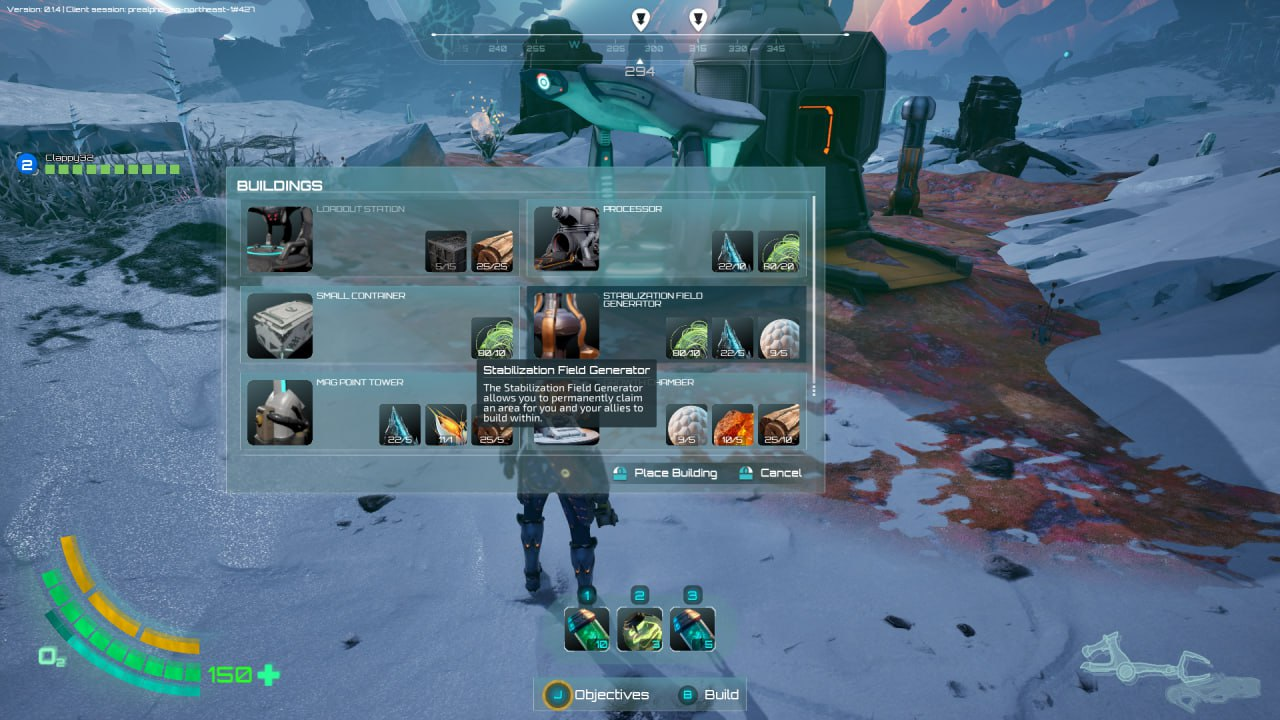Pick the Small Container building

tap(380, 325)
